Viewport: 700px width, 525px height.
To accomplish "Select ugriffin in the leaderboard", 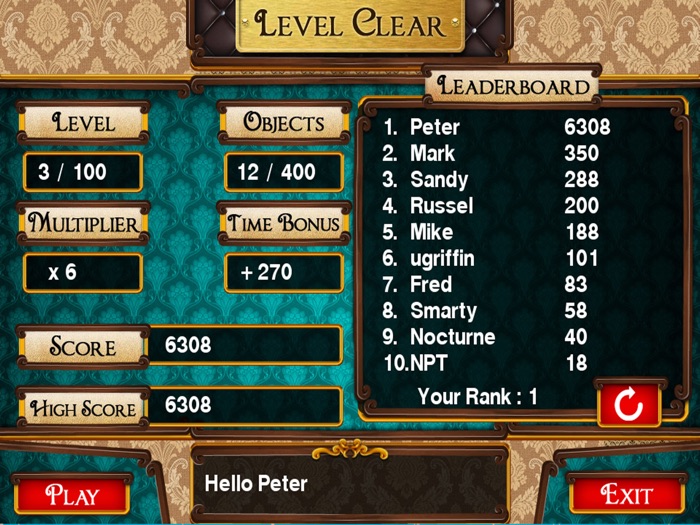I will 497,258.
